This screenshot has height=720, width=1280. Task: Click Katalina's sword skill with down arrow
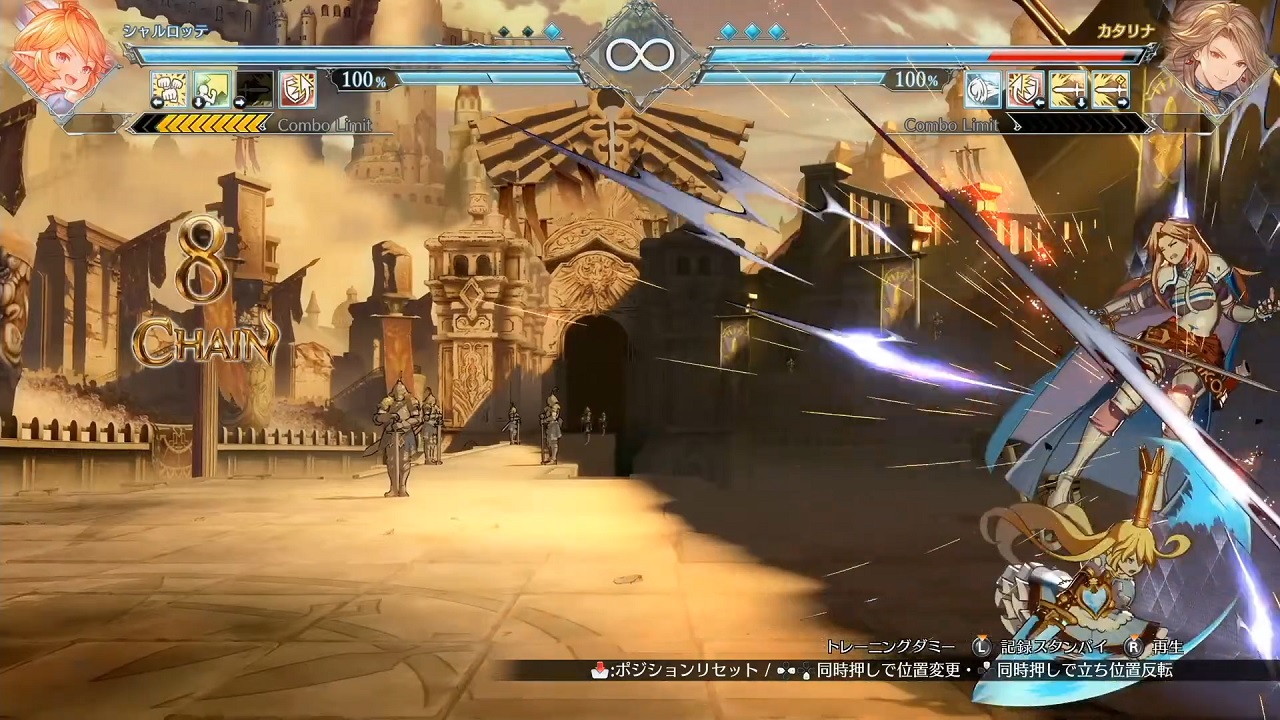click(1069, 89)
